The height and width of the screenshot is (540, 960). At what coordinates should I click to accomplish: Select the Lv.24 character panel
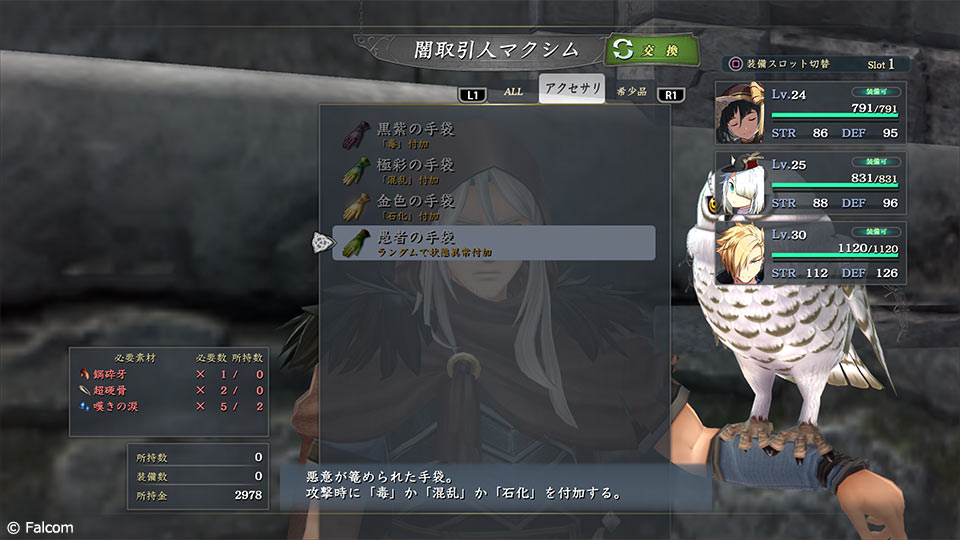click(811, 114)
